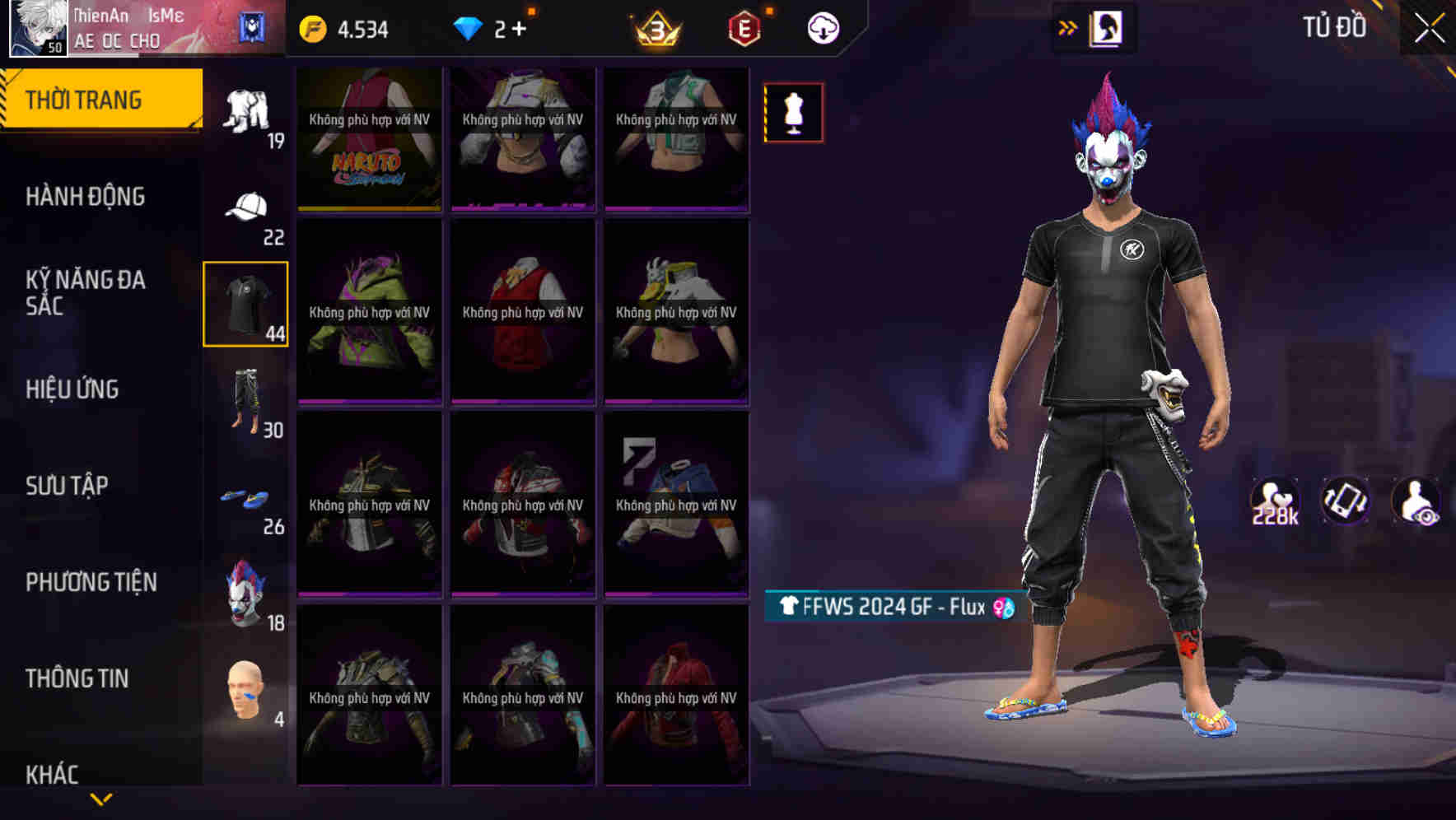
Task: Expand hidden categories with bottom chevron
Action: (102, 800)
